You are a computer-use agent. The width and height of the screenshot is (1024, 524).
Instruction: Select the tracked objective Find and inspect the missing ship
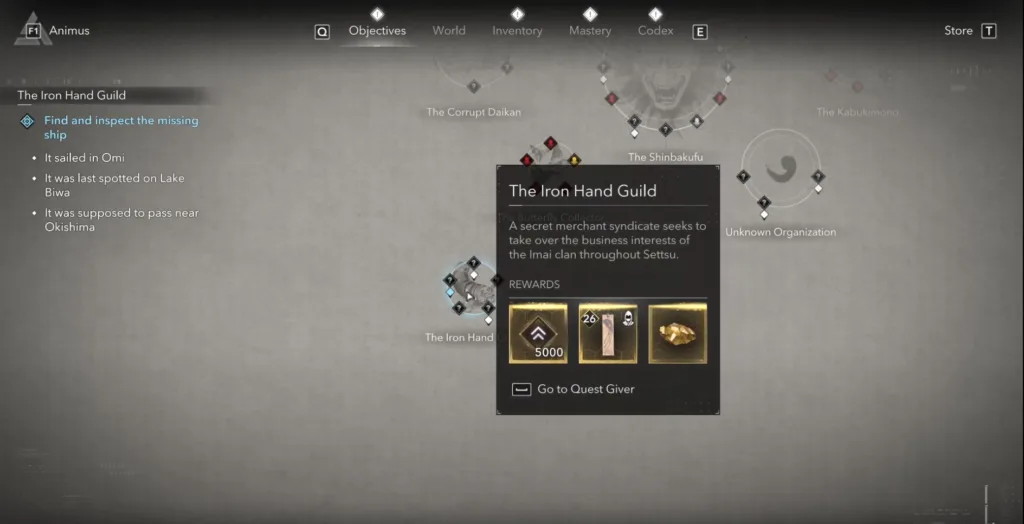point(121,127)
